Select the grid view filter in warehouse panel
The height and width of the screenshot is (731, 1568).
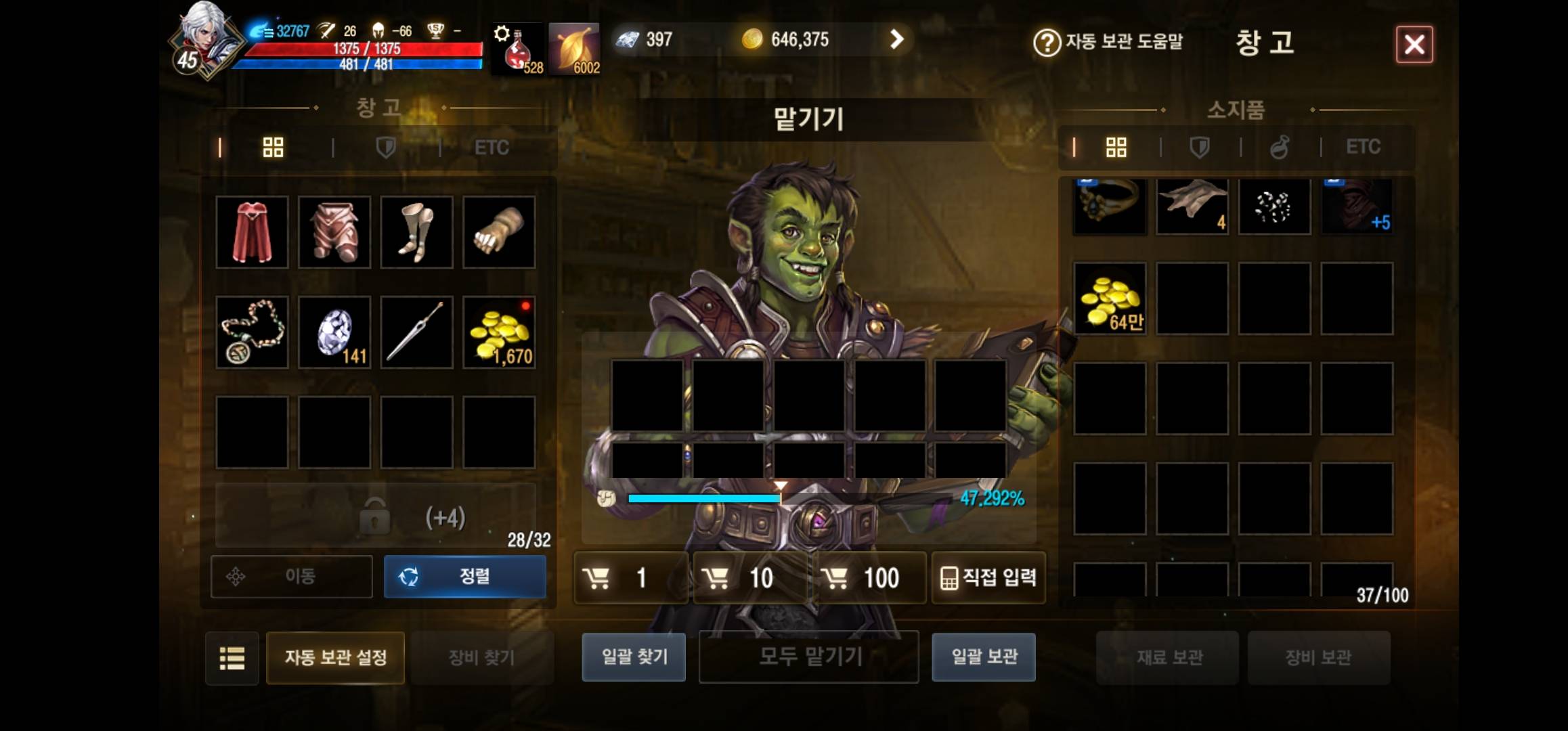[x=274, y=148]
